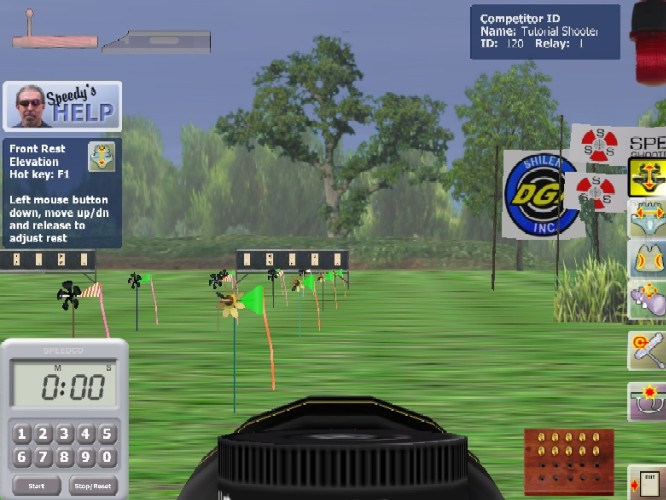
Task: Tap digit 6 on timer keypad
Action: pos(21,458)
